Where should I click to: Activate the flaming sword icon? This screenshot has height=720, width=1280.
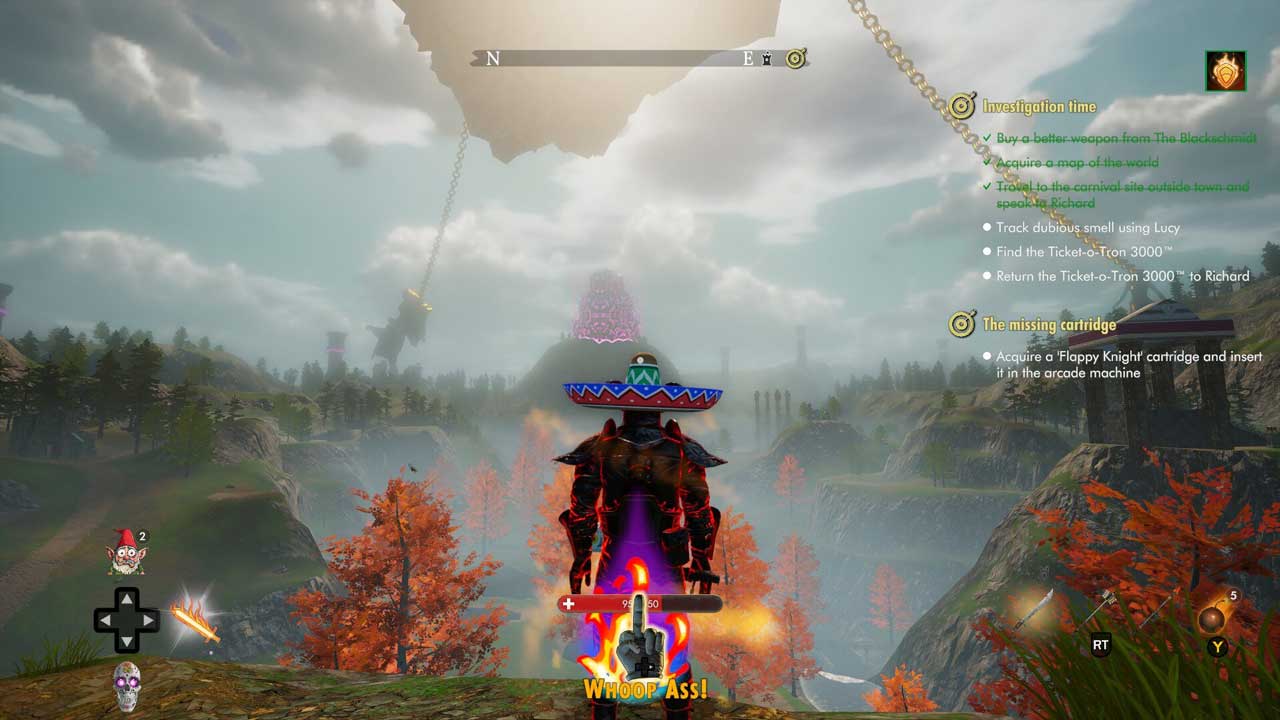(x=194, y=619)
